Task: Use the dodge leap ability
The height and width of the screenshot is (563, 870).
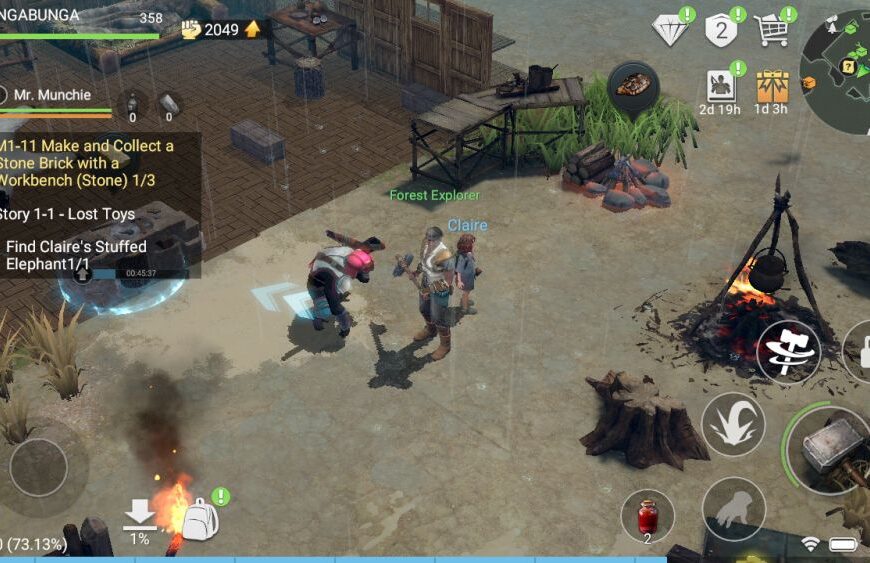Action: click(x=733, y=424)
